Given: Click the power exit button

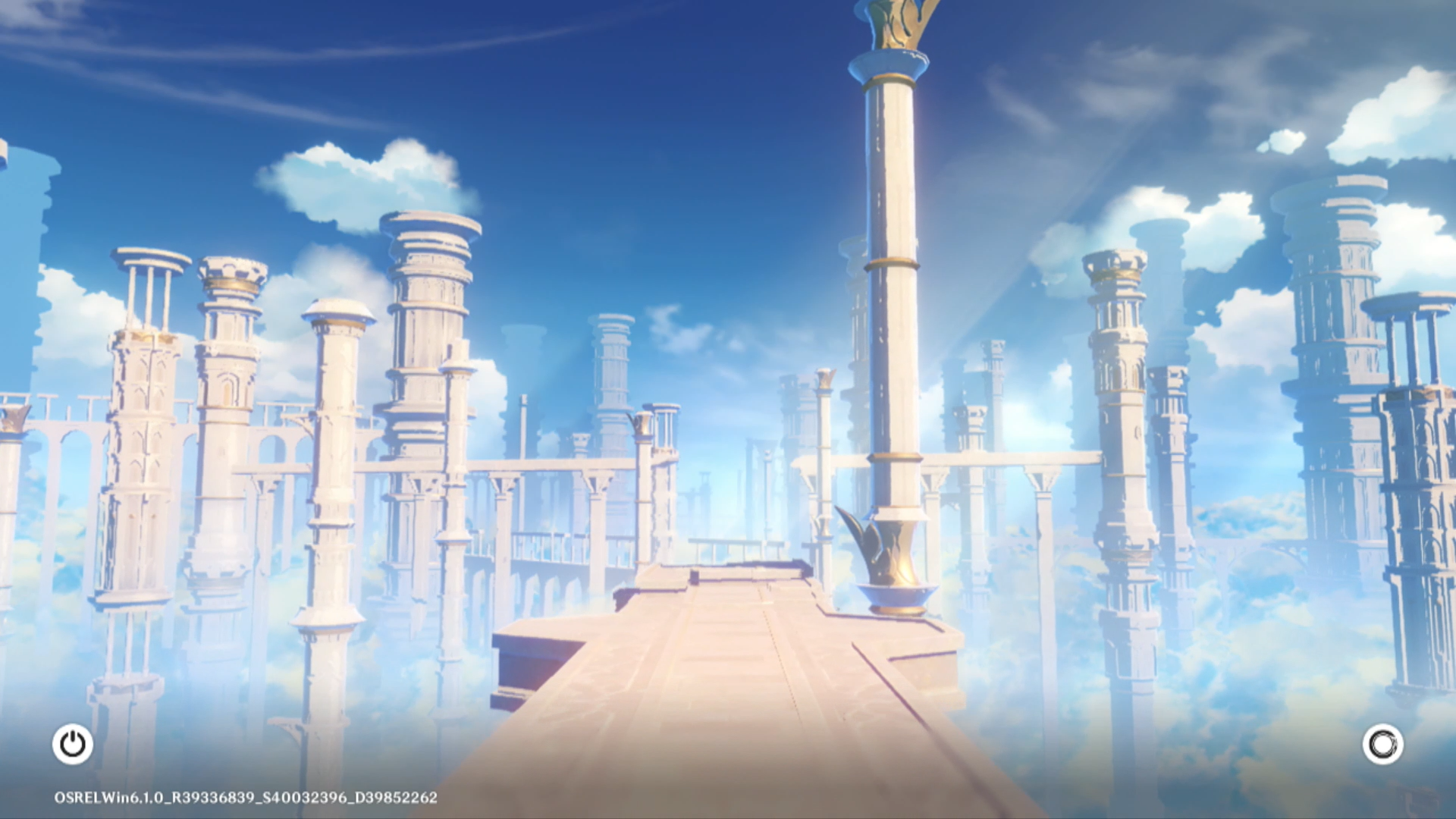Looking at the screenshot, I should (73, 744).
